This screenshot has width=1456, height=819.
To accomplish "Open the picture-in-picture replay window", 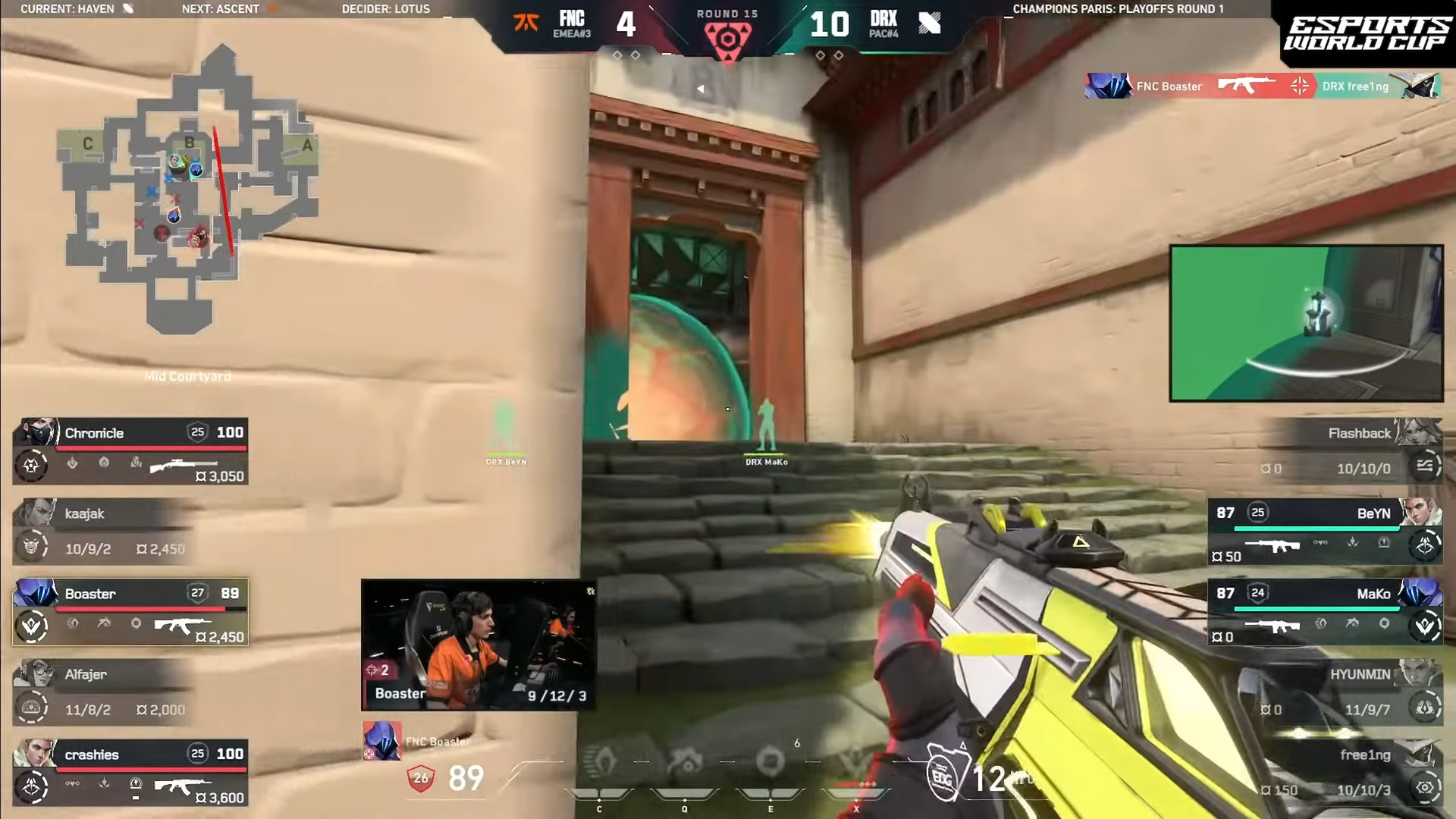I will [1306, 323].
